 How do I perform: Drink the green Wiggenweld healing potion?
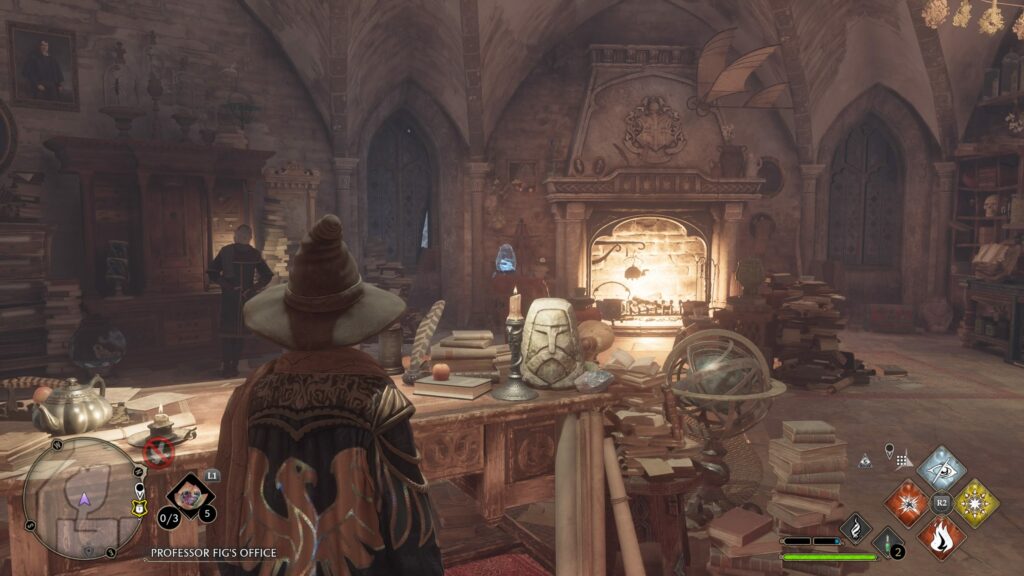[888, 543]
